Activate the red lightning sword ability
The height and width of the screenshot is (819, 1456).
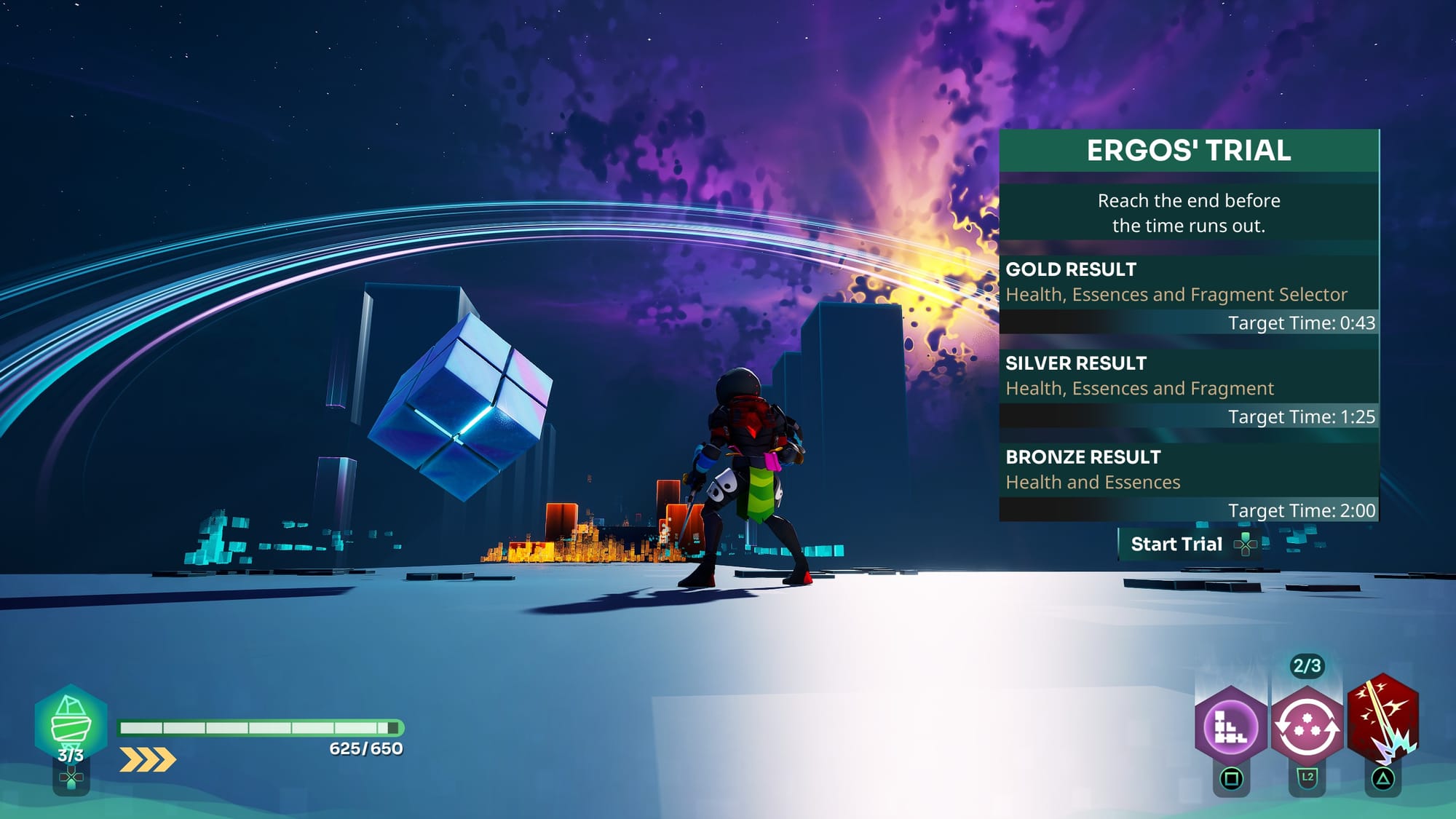(x=1382, y=721)
